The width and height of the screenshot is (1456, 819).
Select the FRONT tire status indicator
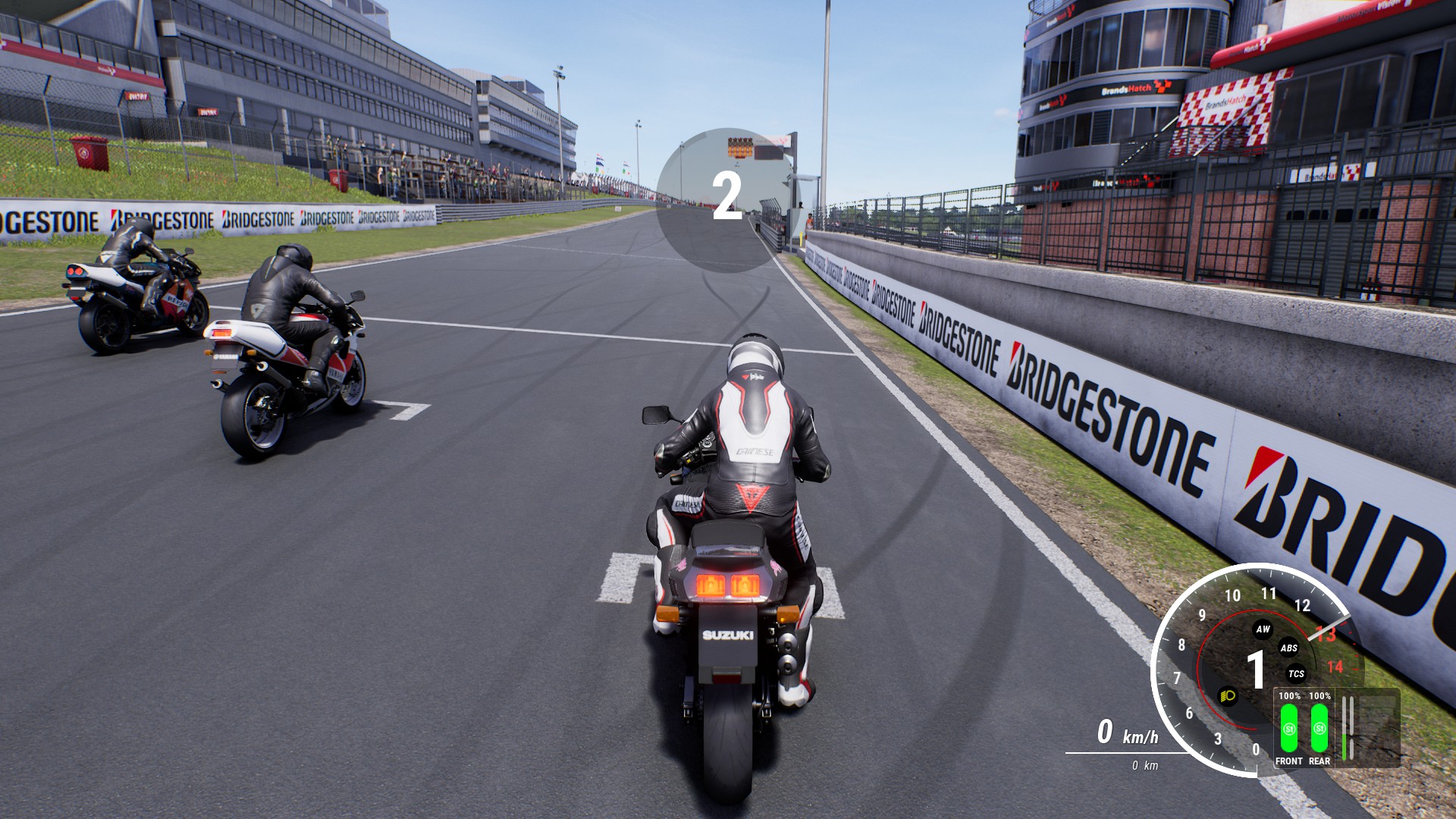pos(1289,728)
